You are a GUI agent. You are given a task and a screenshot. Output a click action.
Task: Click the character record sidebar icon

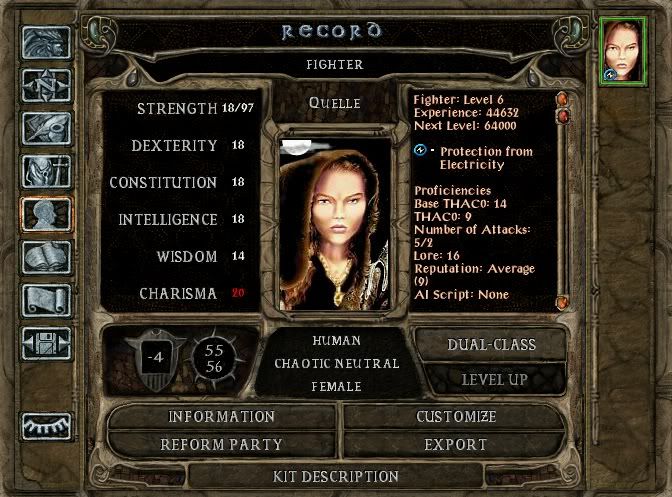point(47,215)
